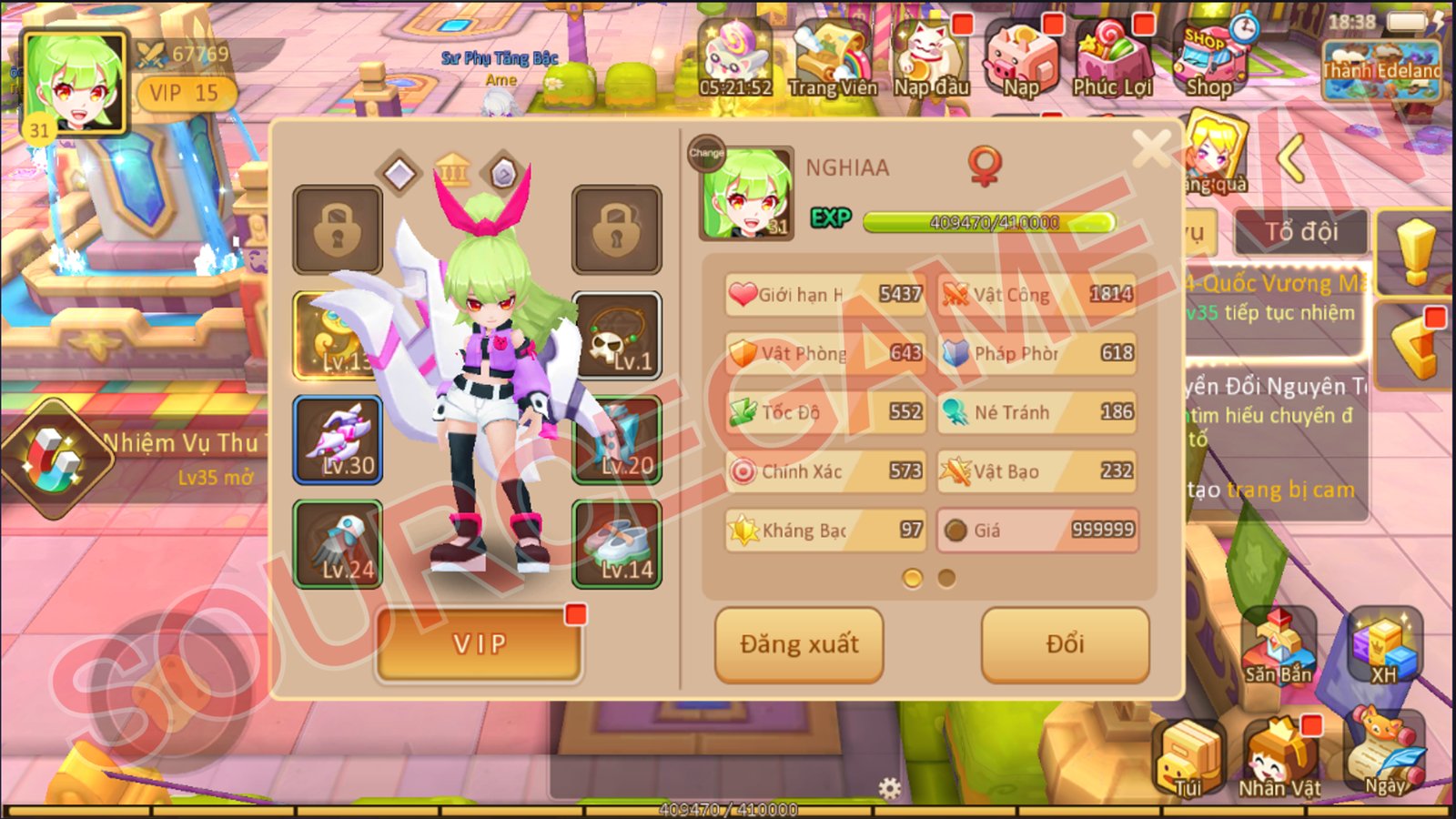
Task: Tap the Nạp đầu lucky cat icon
Action: click(x=930, y=60)
